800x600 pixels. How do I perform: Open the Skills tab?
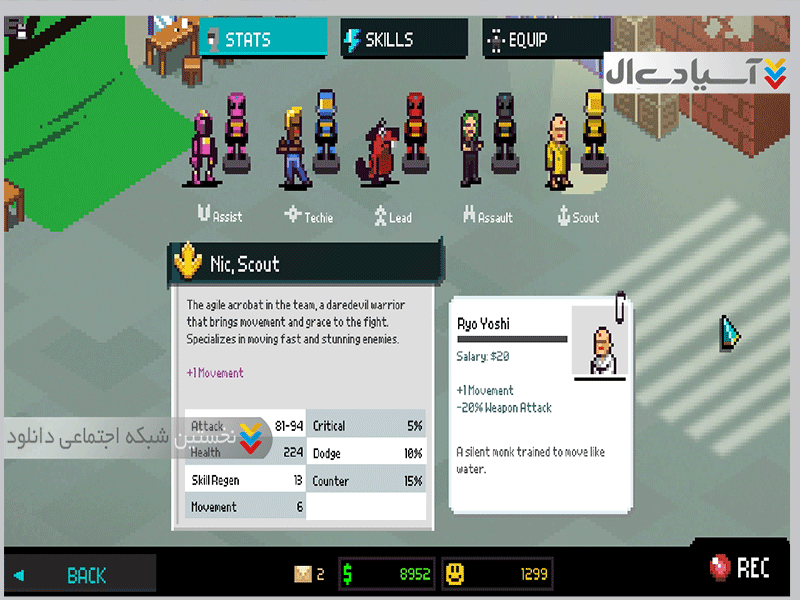point(403,40)
